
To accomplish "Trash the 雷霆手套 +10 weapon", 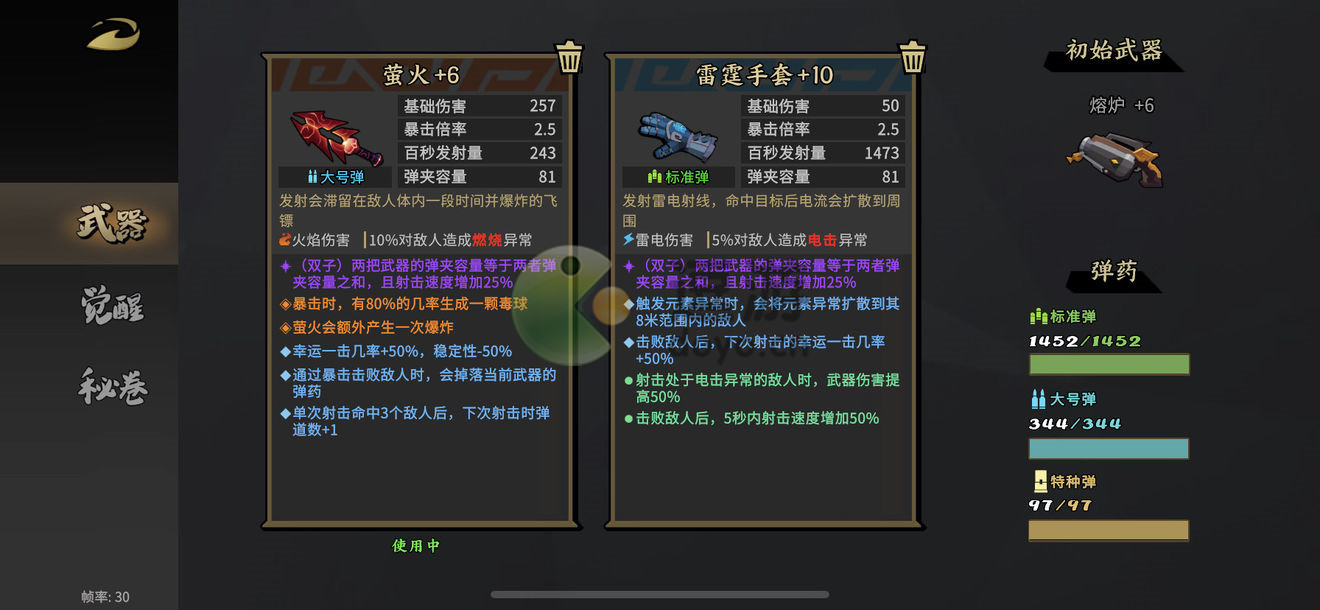I will coord(912,57).
